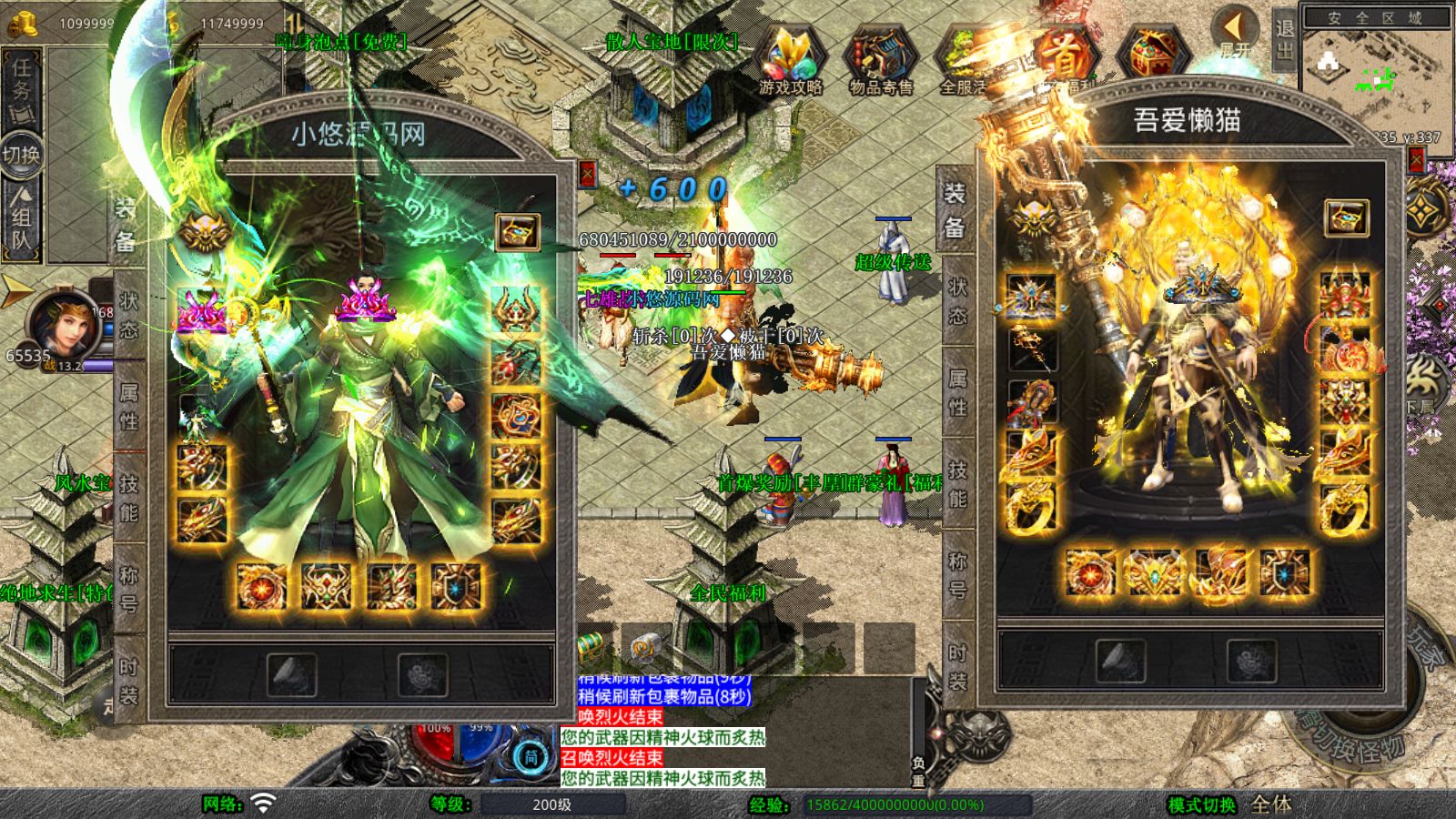Click the 展开 expand arrow button
1456x819 pixels.
1235,31
